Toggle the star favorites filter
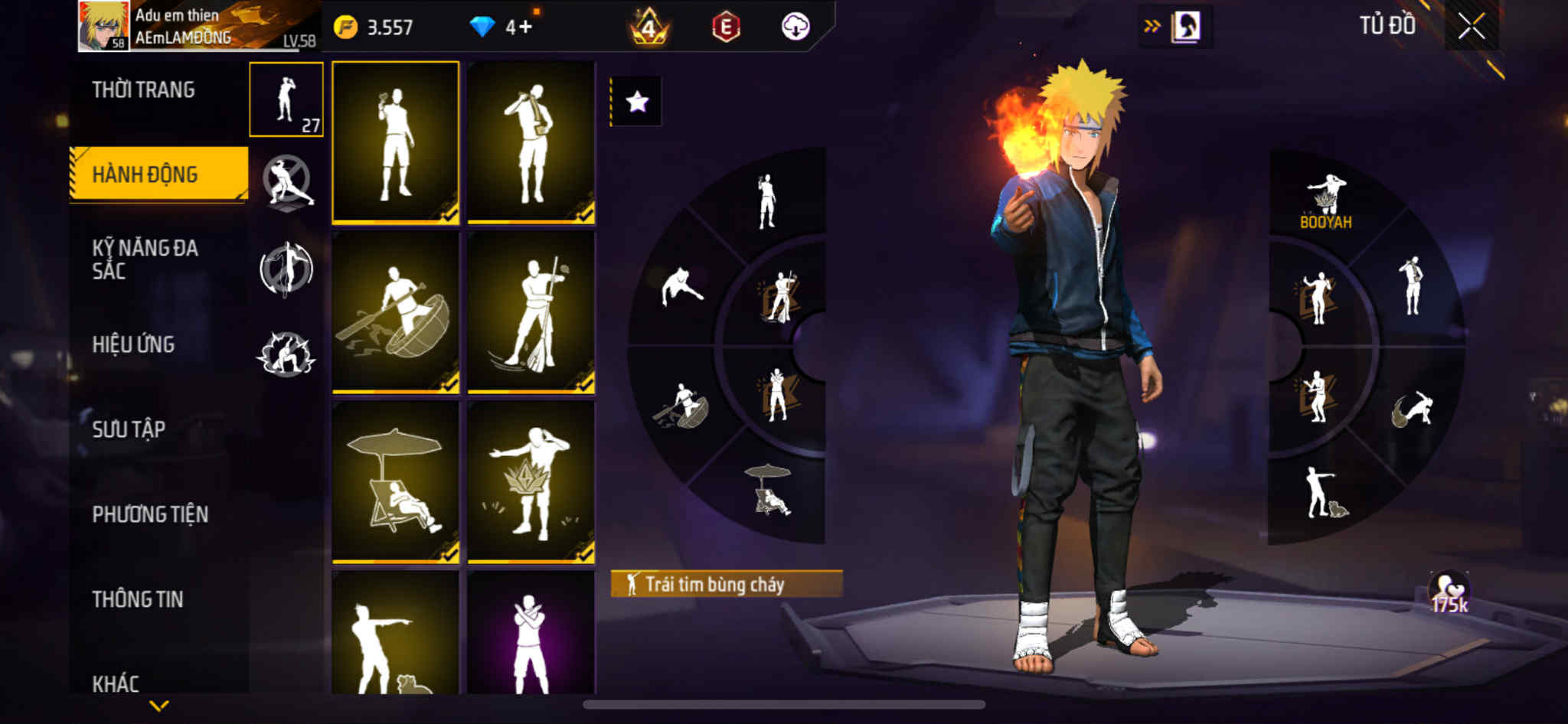This screenshot has width=1568, height=724. pos(636,102)
